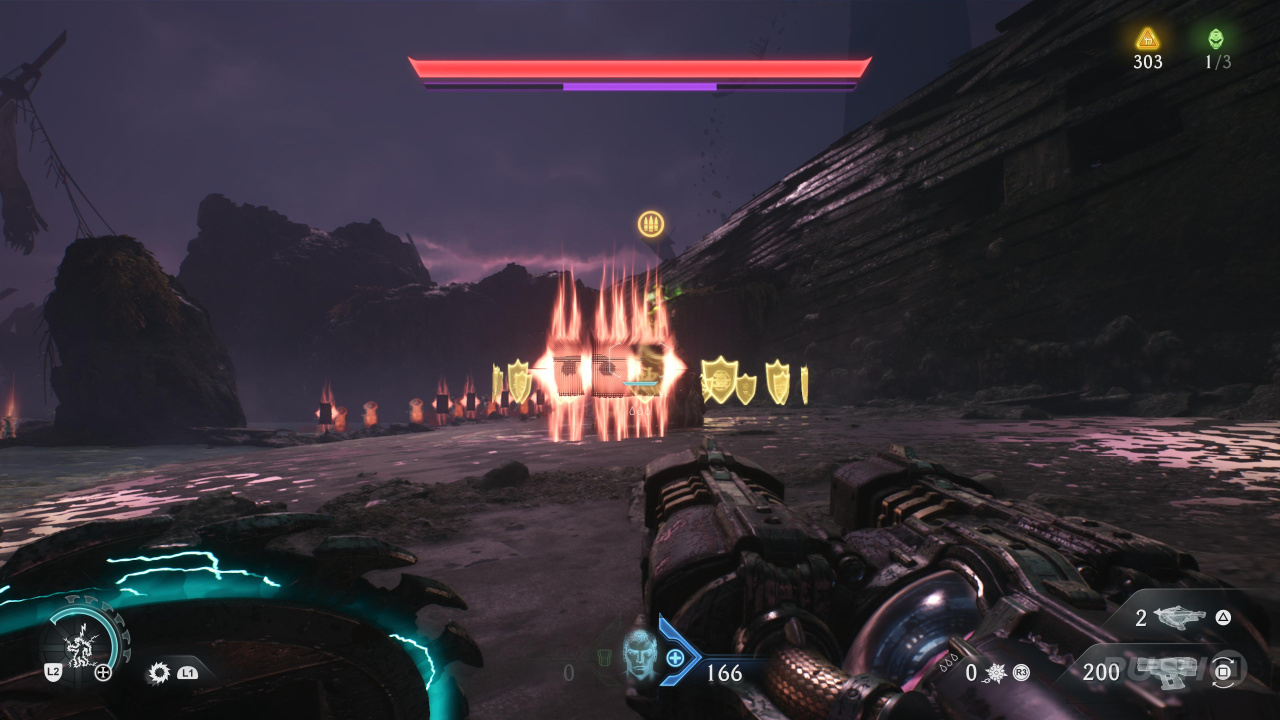Click the blue health cross icon
This screenshot has width=1280, height=720.
click(x=676, y=657)
